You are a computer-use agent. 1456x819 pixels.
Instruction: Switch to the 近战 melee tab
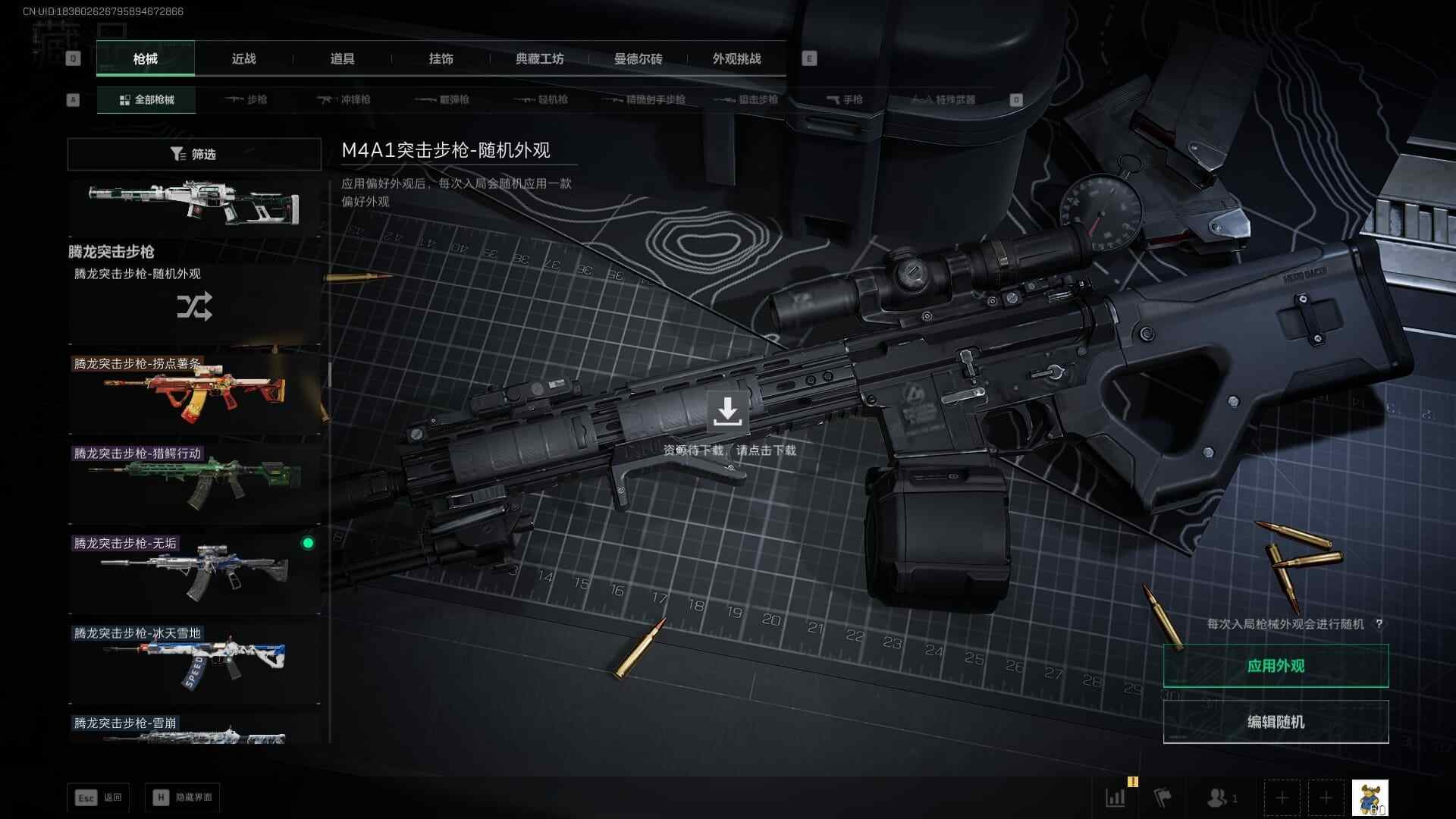click(243, 58)
